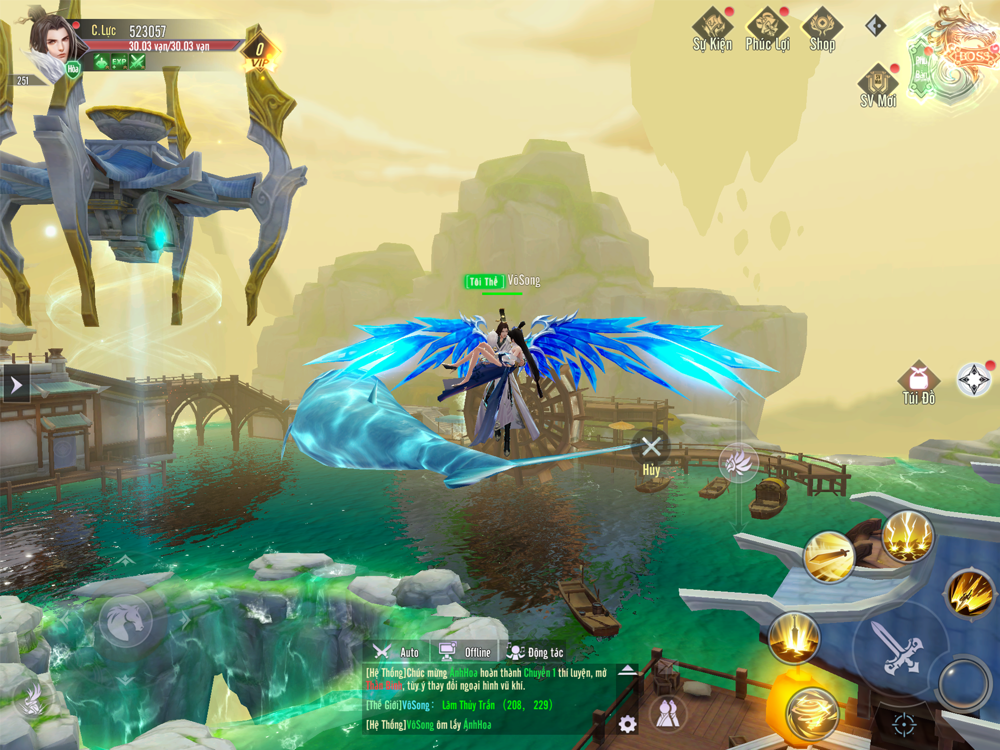Open the Phúc Lợi welfare menu
1000x750 pixels.
coord(767,27)
